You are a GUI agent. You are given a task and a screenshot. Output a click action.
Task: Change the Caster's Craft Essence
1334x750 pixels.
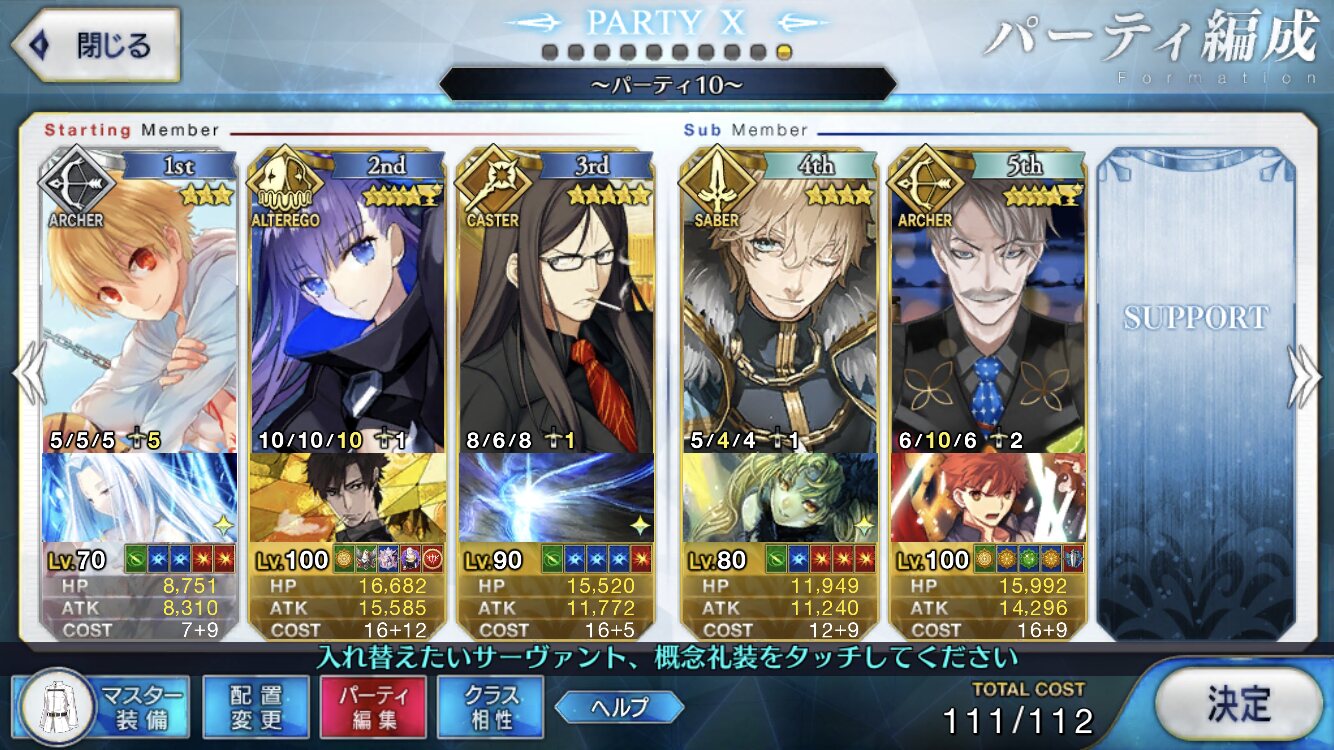(556, 497)
